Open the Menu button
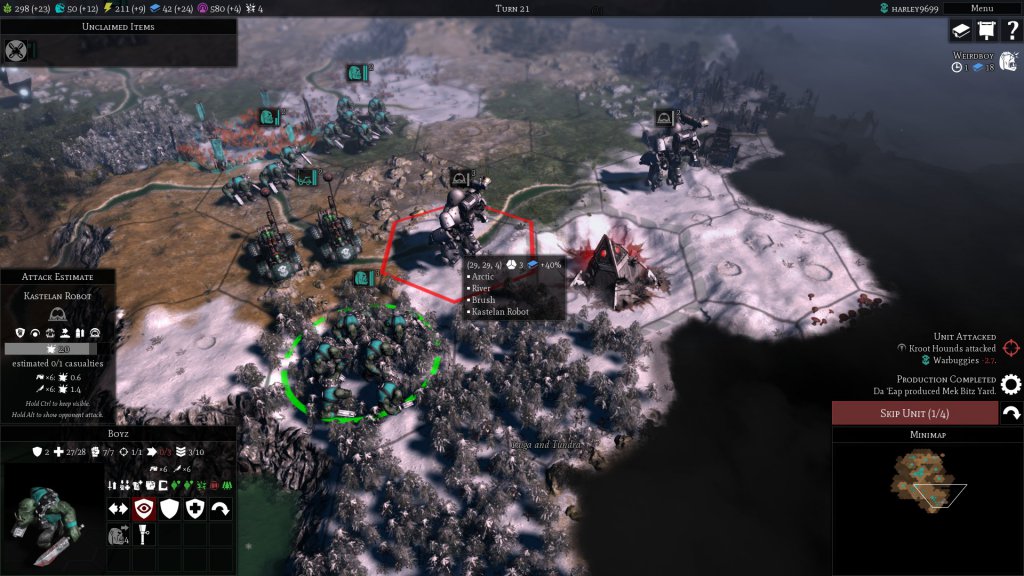 (982, 8)
